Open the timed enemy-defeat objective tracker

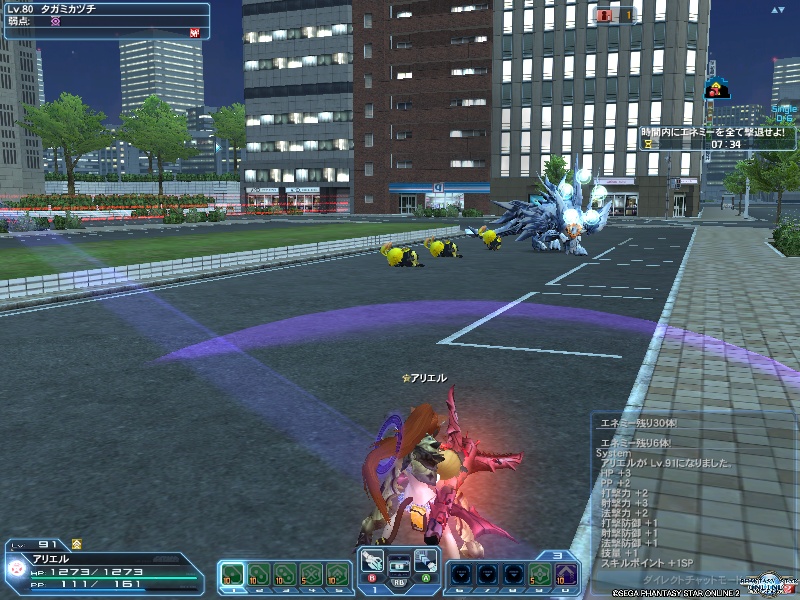pyautogui.click(x=710, y=137)
